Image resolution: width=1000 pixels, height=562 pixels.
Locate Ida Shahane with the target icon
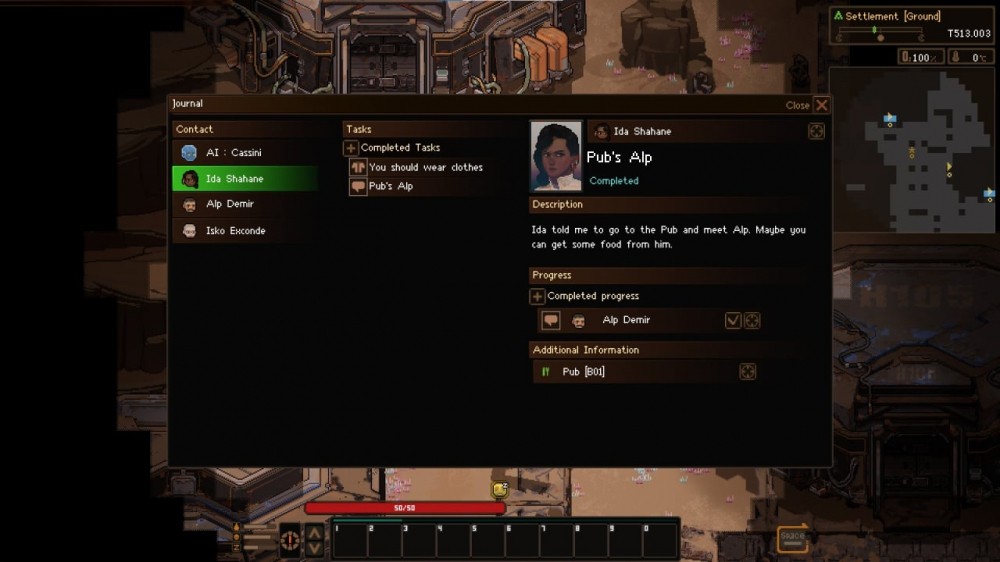pyautogui.click(x=816, y=131)
